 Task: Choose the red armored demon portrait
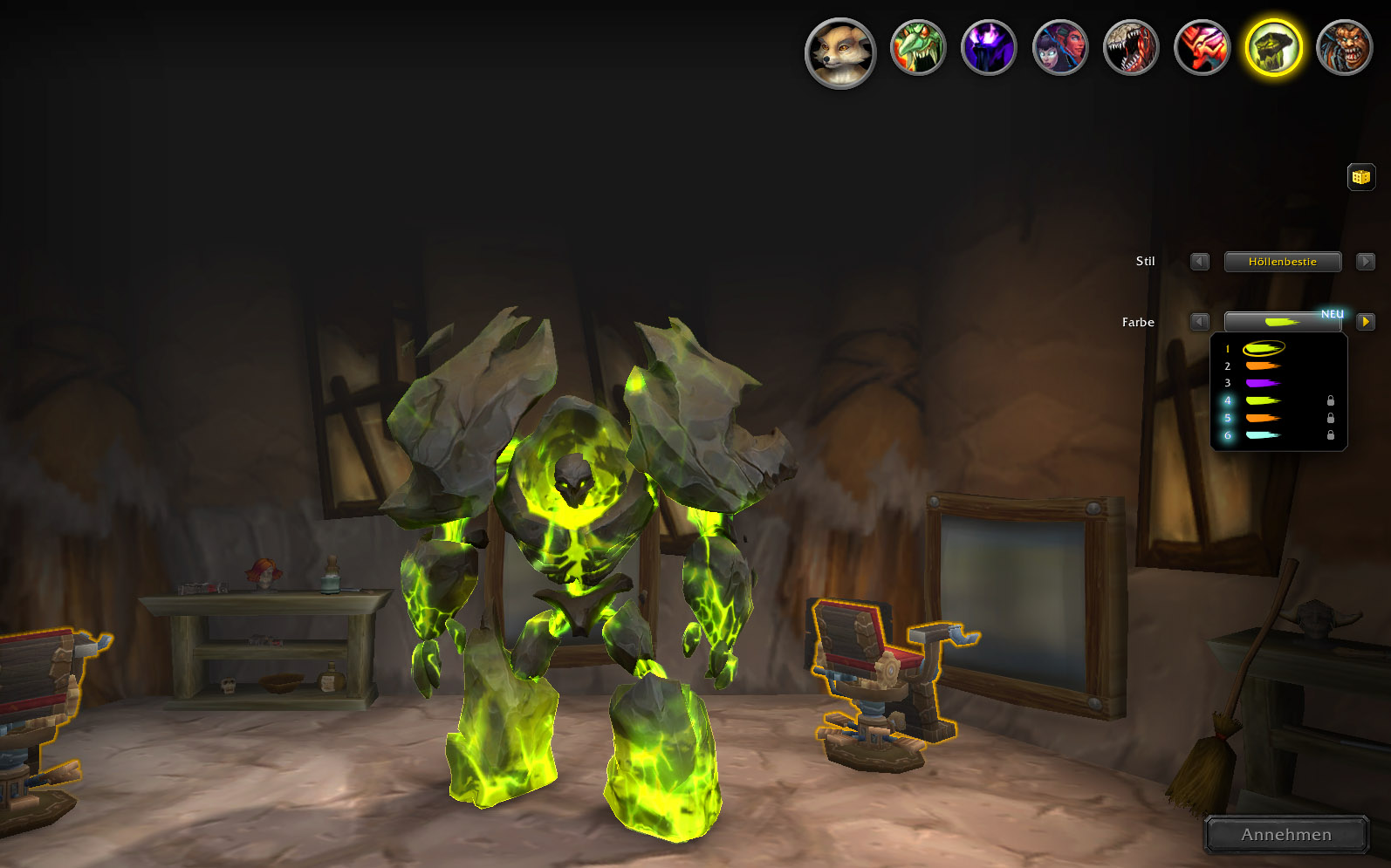[1202, 47]
